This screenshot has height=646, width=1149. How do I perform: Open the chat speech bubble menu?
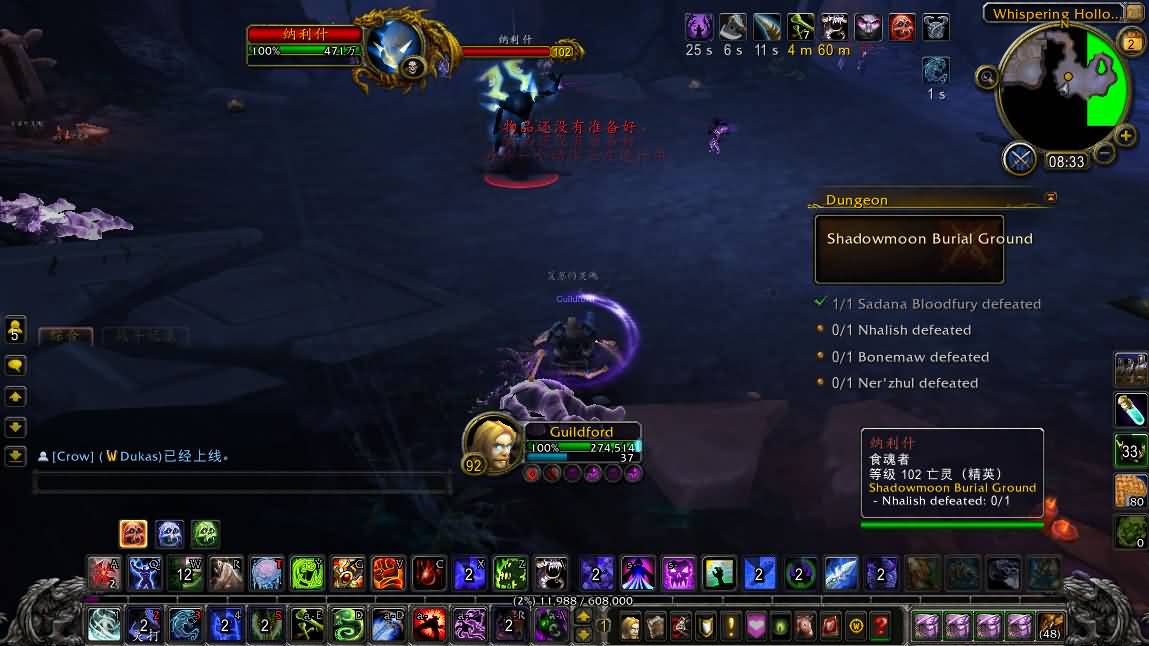[x=15, y=366]
